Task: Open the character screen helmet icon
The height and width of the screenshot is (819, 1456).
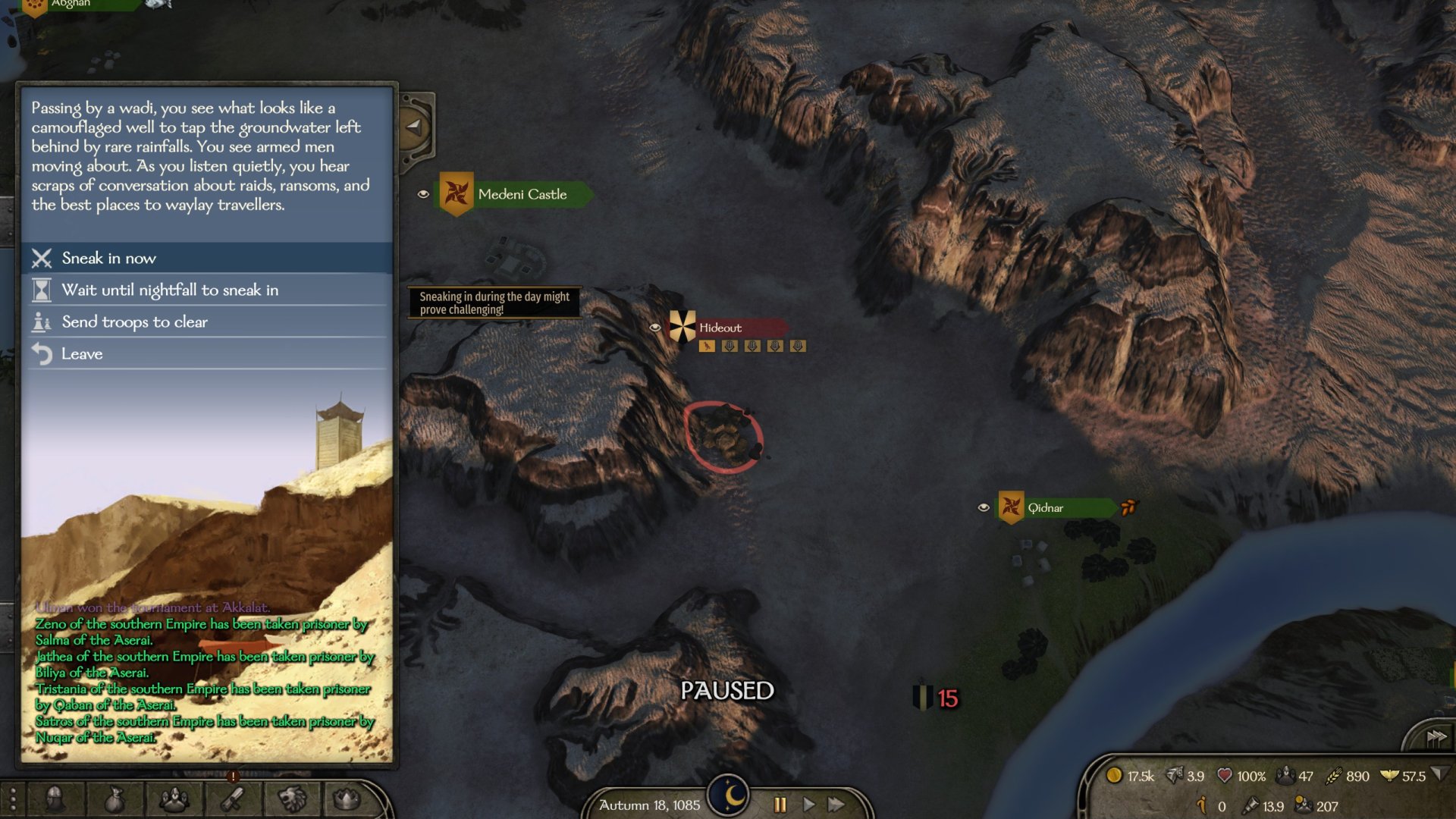Action: 55,799
